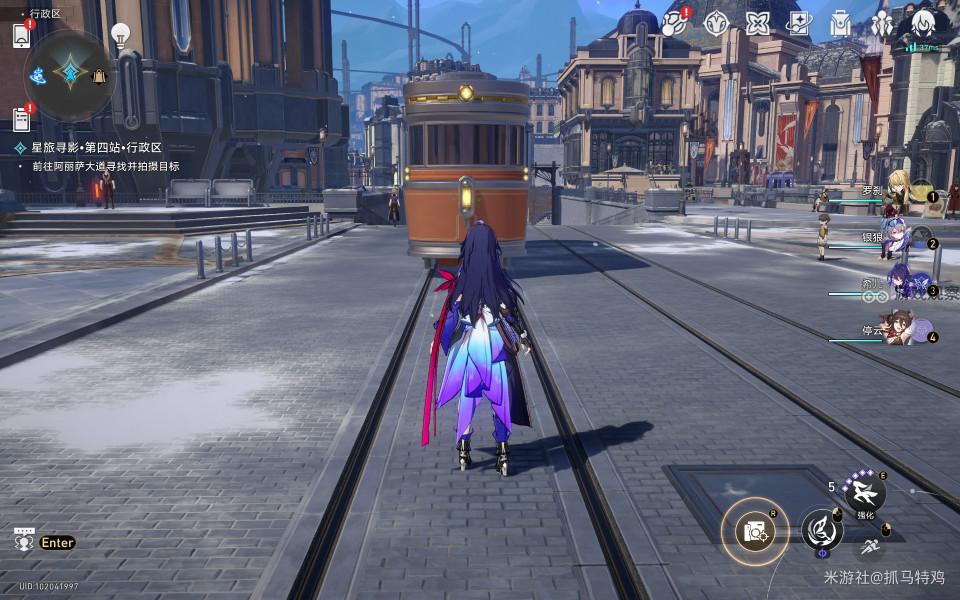The height and width of the screenshot is (600, 960).
Task: Open the clipboard mission log icon
Action: [21, 119]
